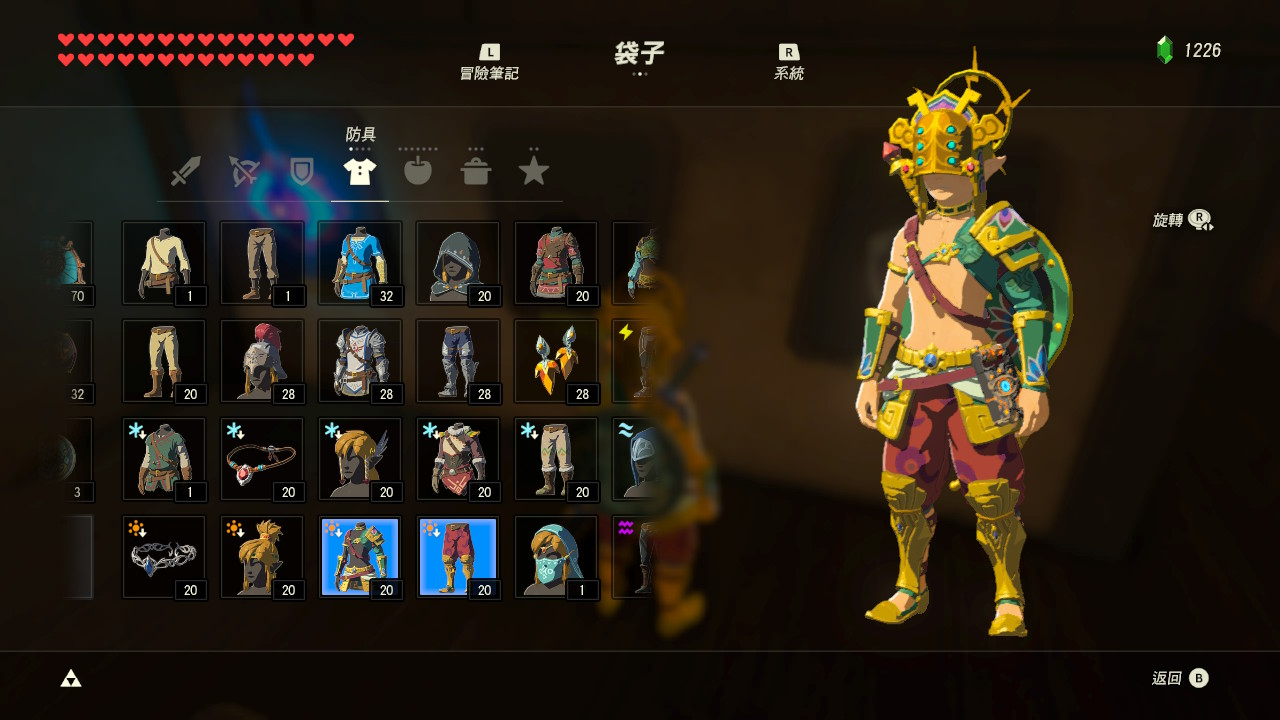
Task: Open the bows and arrows category
Action: tap(244, 170)
